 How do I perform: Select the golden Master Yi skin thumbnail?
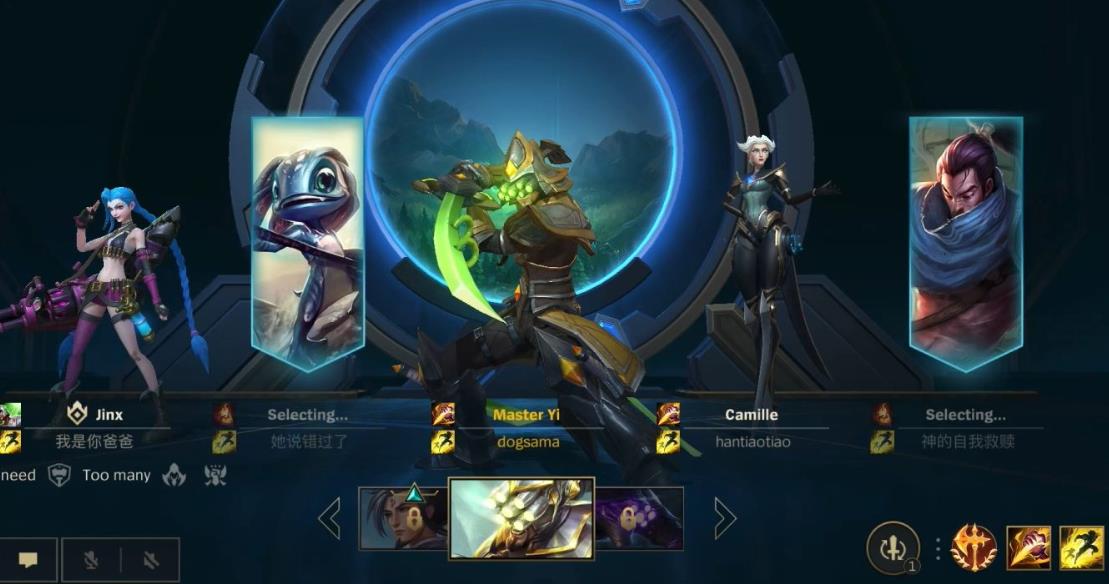pyautogui.click(x=521, y=517)
